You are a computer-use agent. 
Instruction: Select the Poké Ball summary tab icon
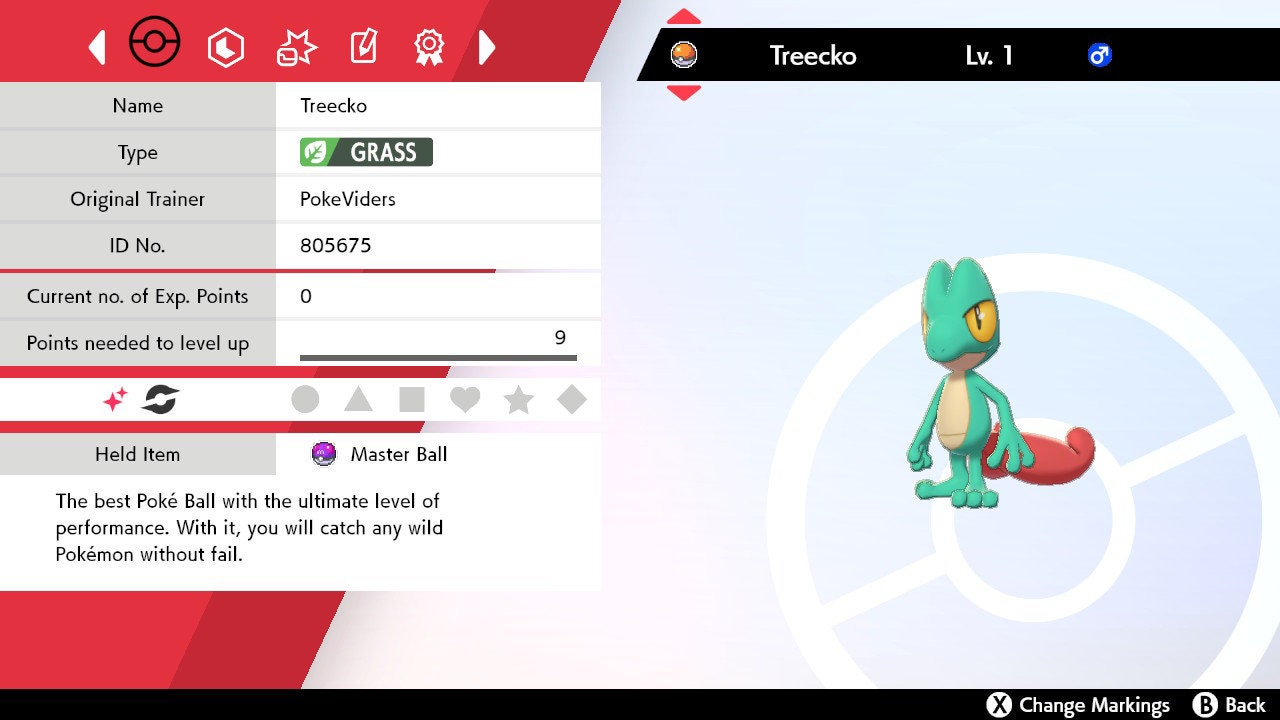(x=155, y=43)
